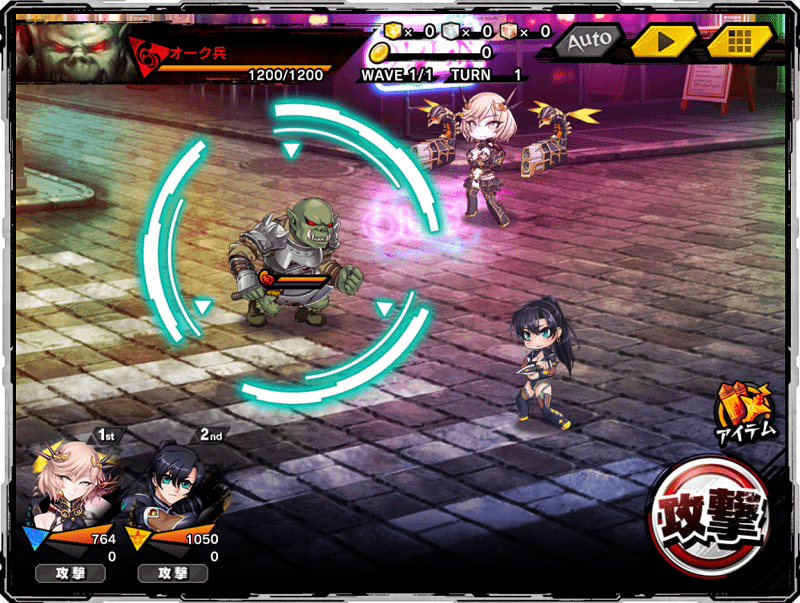Screen dimensions: 800x603
Task: Open the アイテム item gift box
Action: point(744,412)
